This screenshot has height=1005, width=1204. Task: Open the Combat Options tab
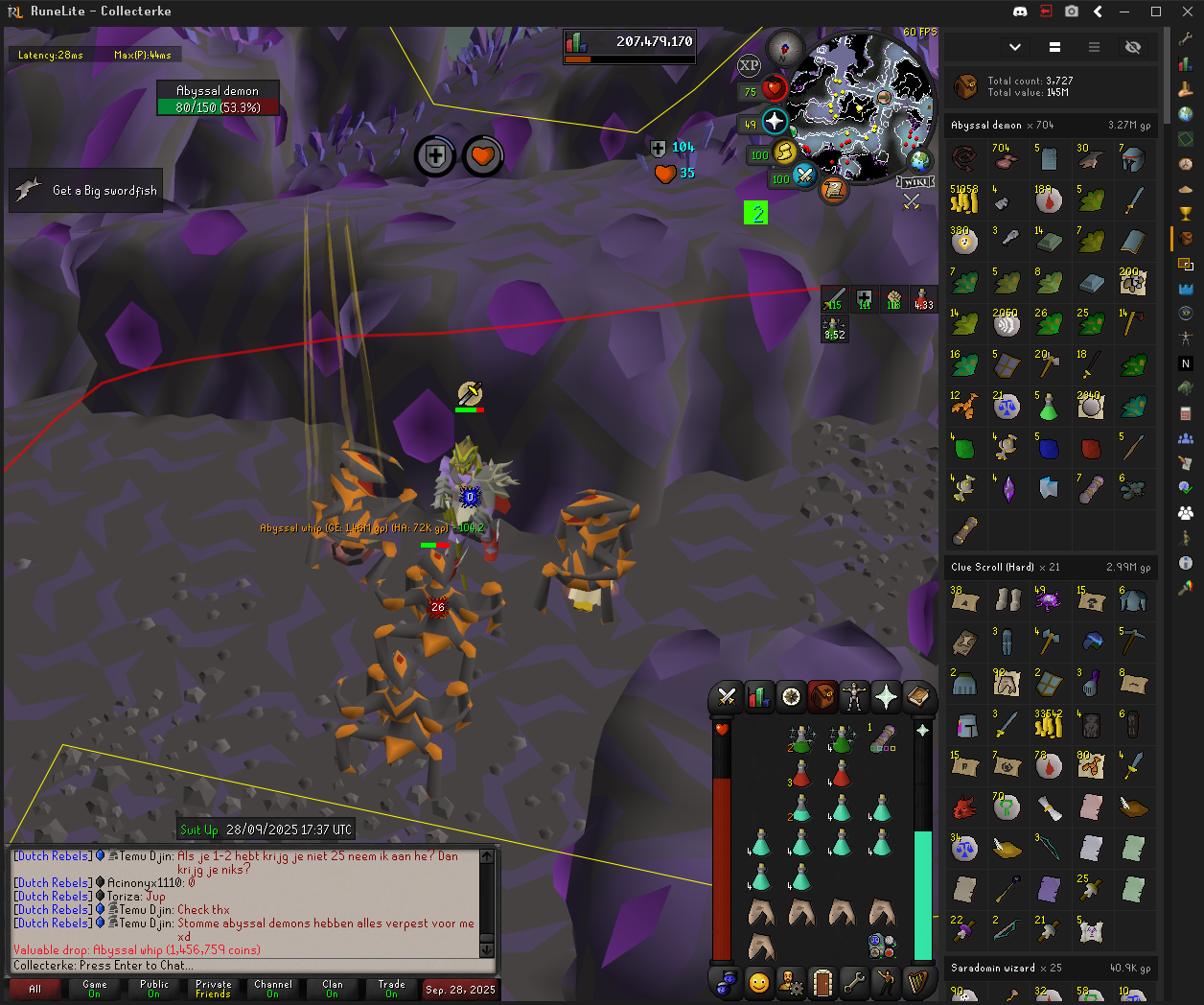(x=727, y=697)
